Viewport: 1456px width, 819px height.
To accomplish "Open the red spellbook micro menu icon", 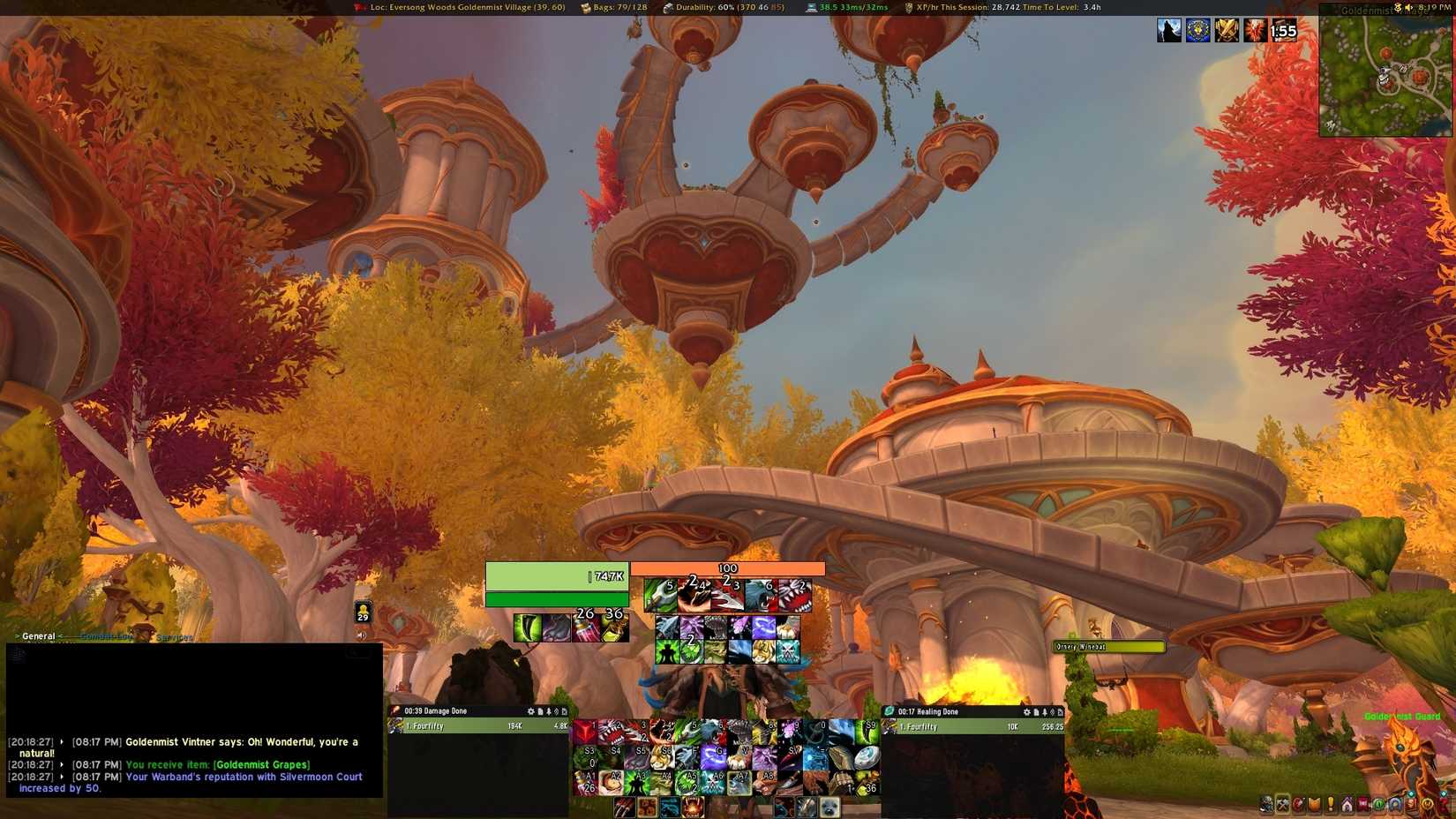I will point(1299,804).
